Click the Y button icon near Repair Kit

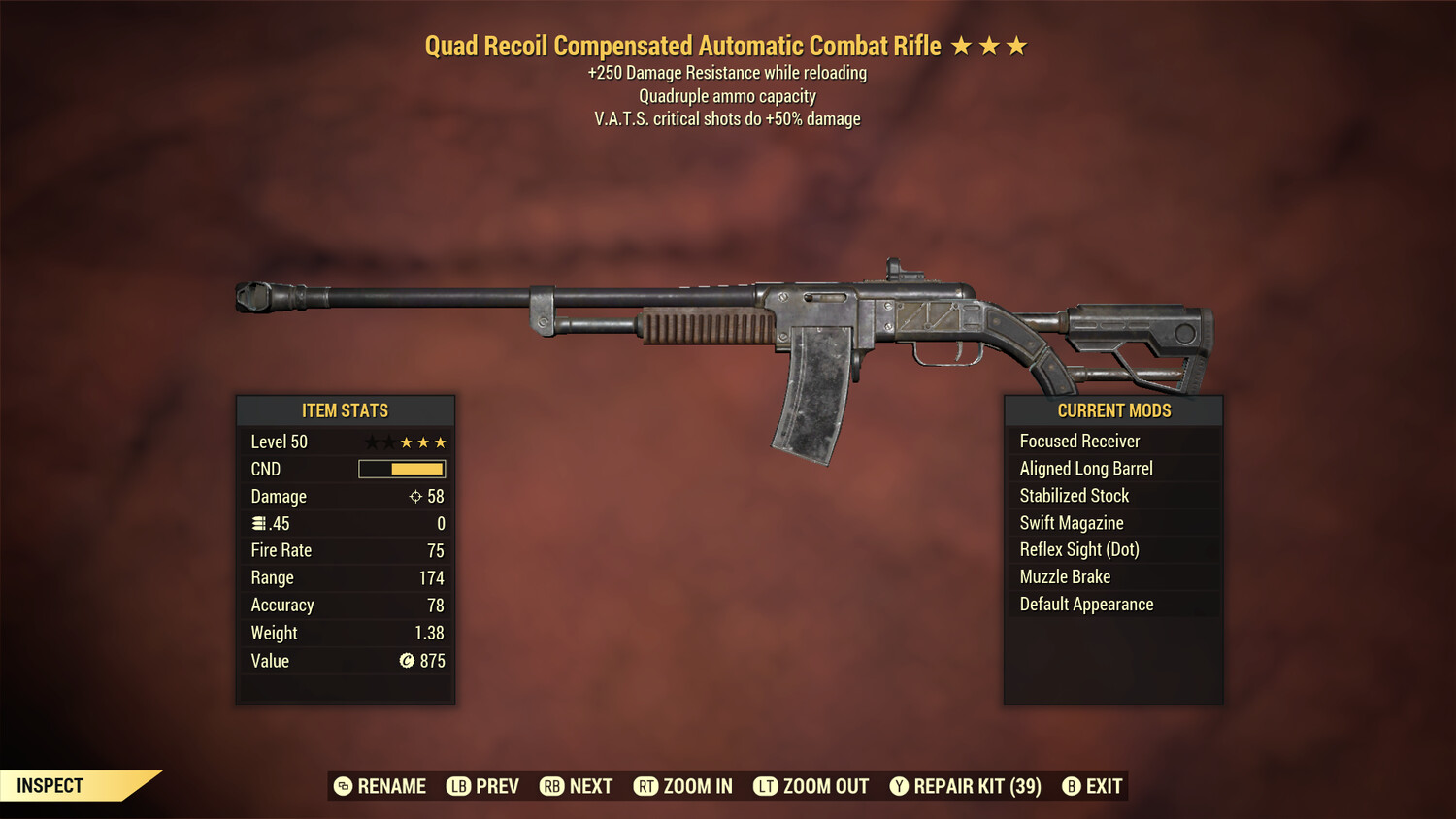[x=899, y=786]
